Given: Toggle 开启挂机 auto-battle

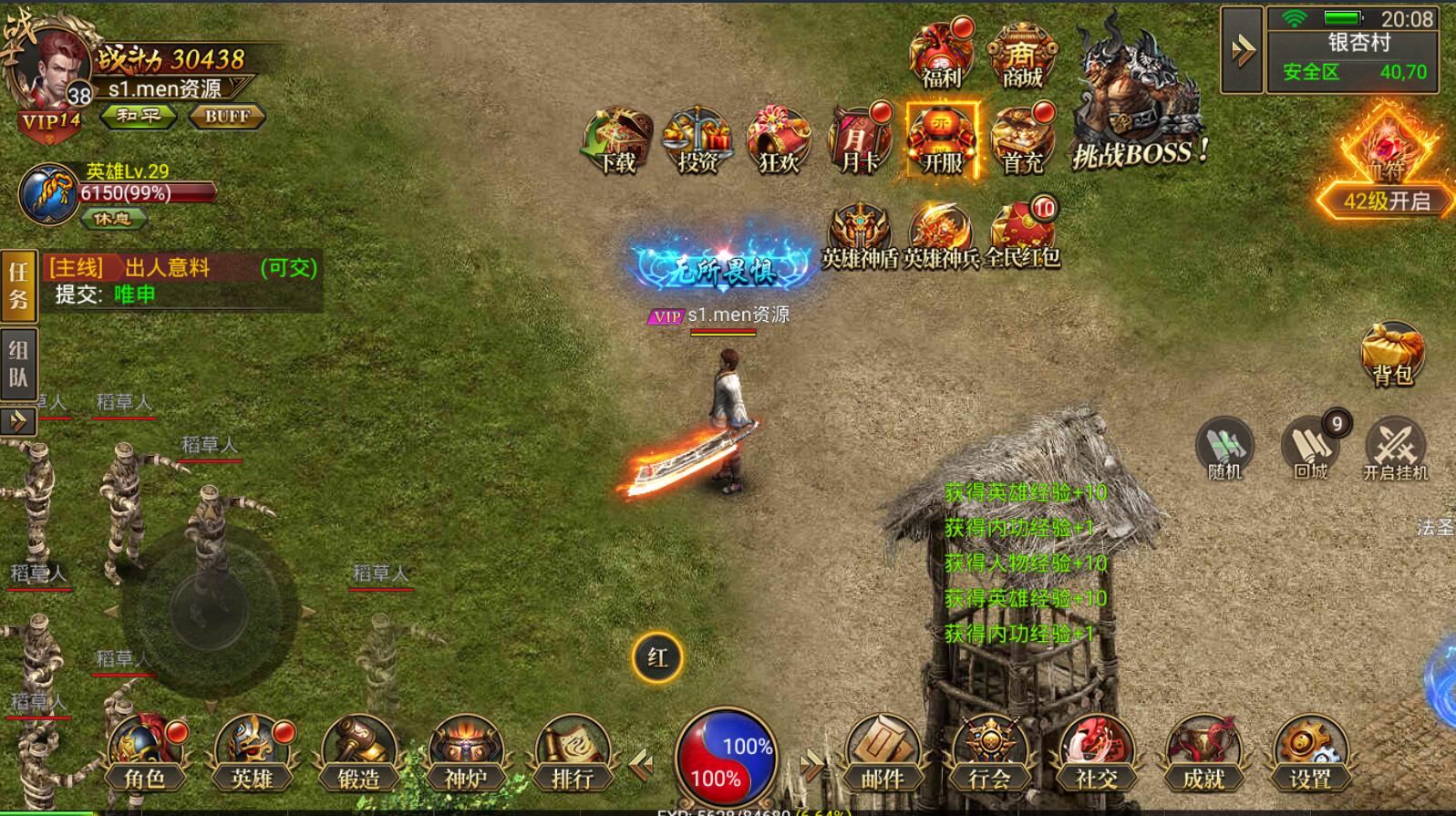Looking at the screenshot, I should click(1395, 449).
